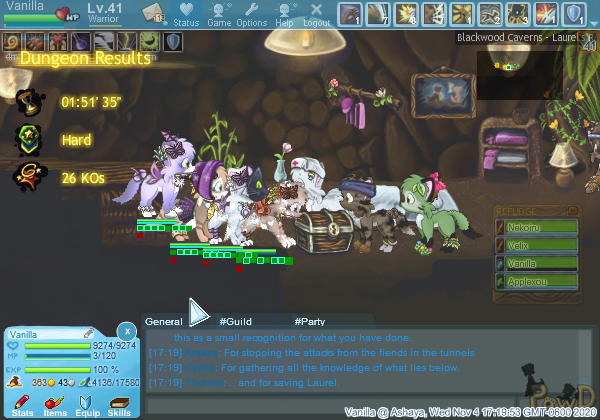Switch to the General chat tab
The height and width of the screenshot is (420, 600).
click(164, 321)
